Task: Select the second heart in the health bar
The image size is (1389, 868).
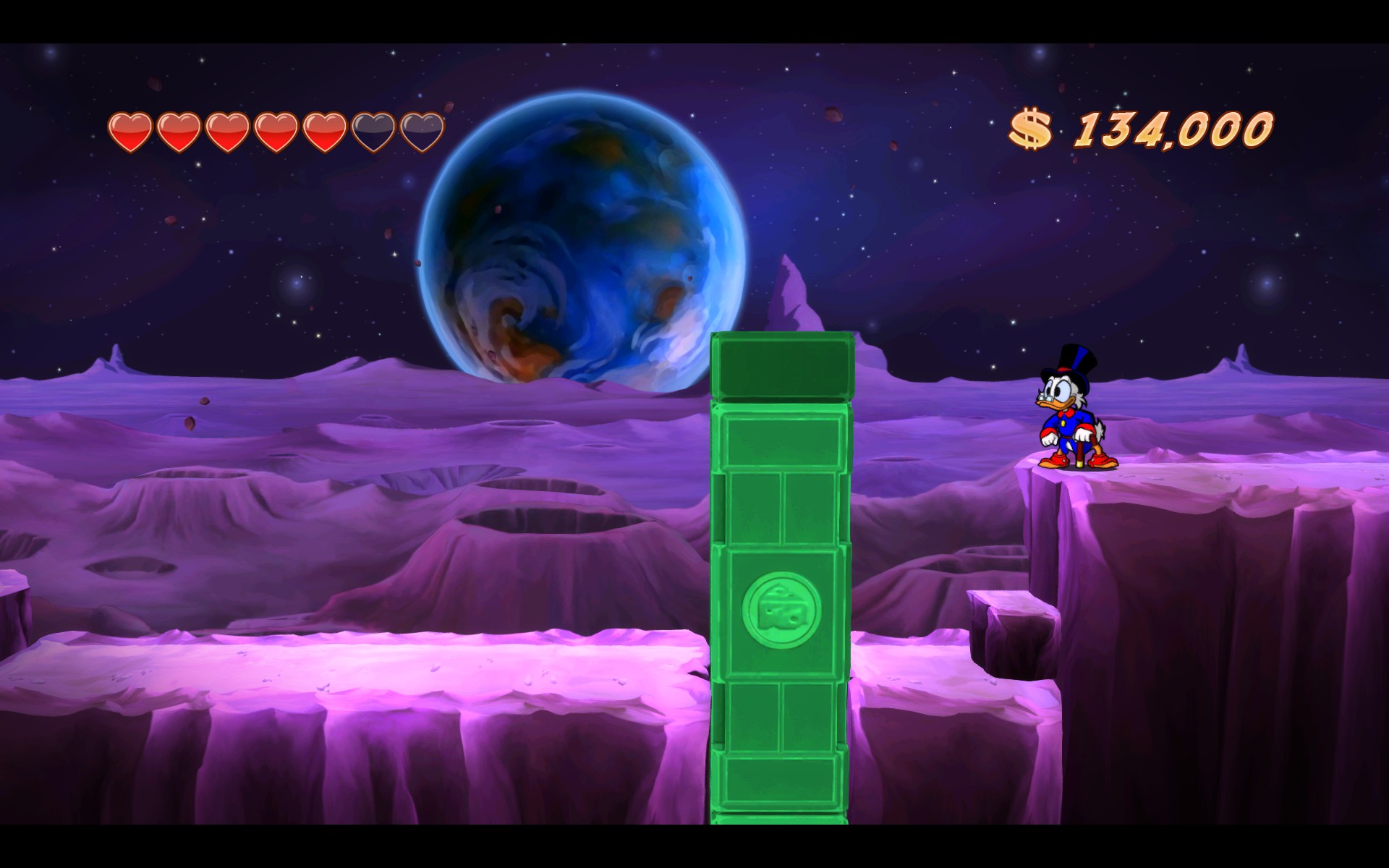Action: click(x=179, y=130)
